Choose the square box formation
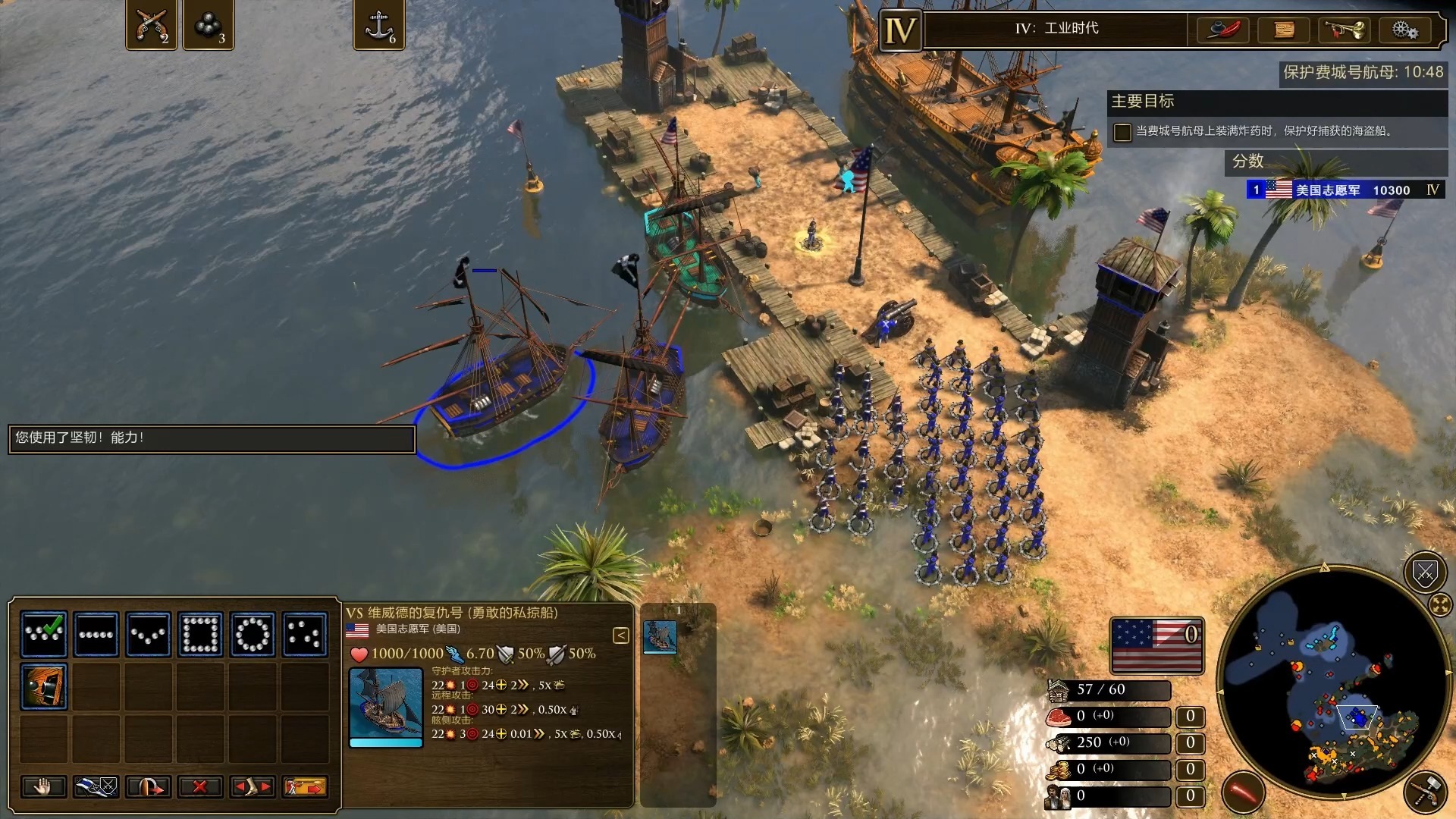The width and height of the screenshot is (1456, 819). (201, 633)
